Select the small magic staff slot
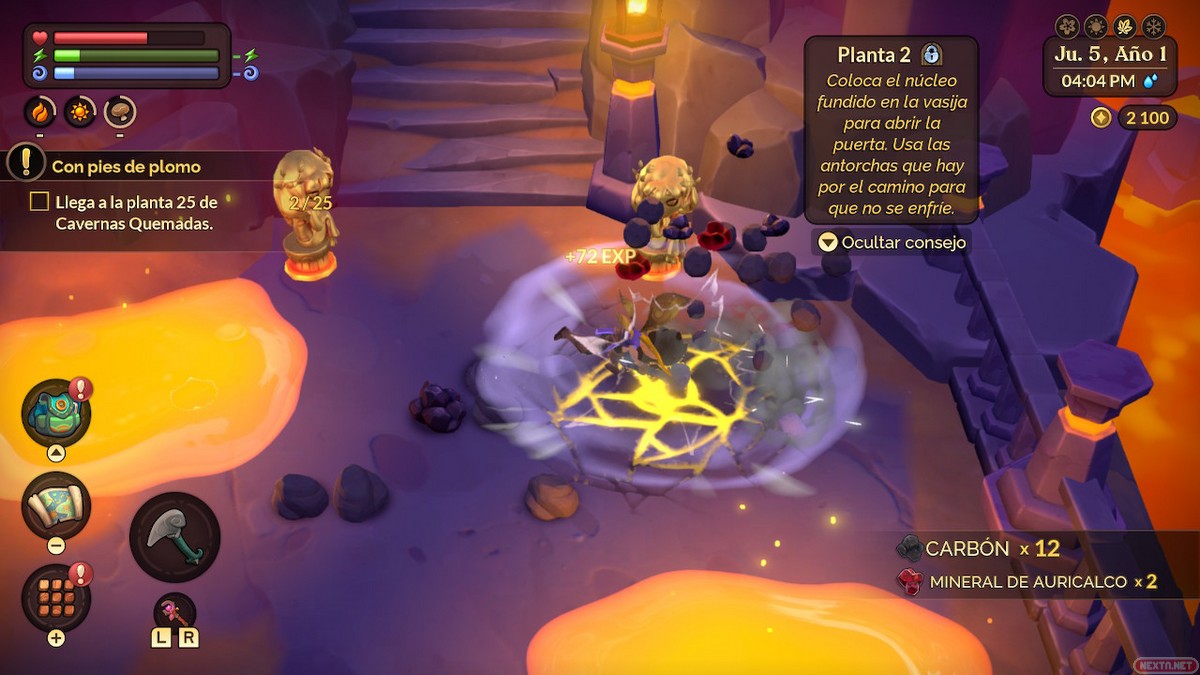 tap(174, 610)
